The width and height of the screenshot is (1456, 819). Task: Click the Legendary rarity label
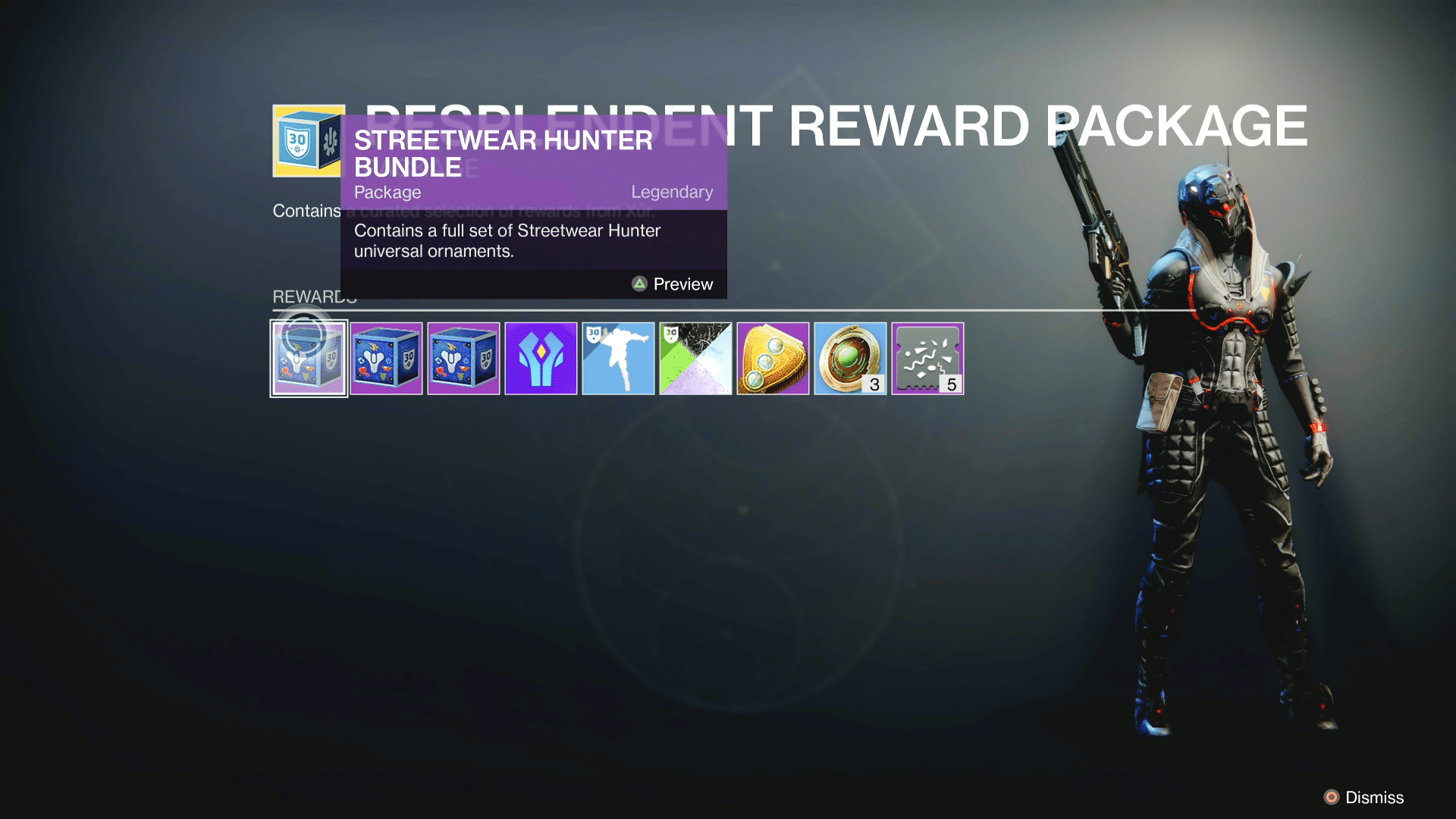[672, 192]
